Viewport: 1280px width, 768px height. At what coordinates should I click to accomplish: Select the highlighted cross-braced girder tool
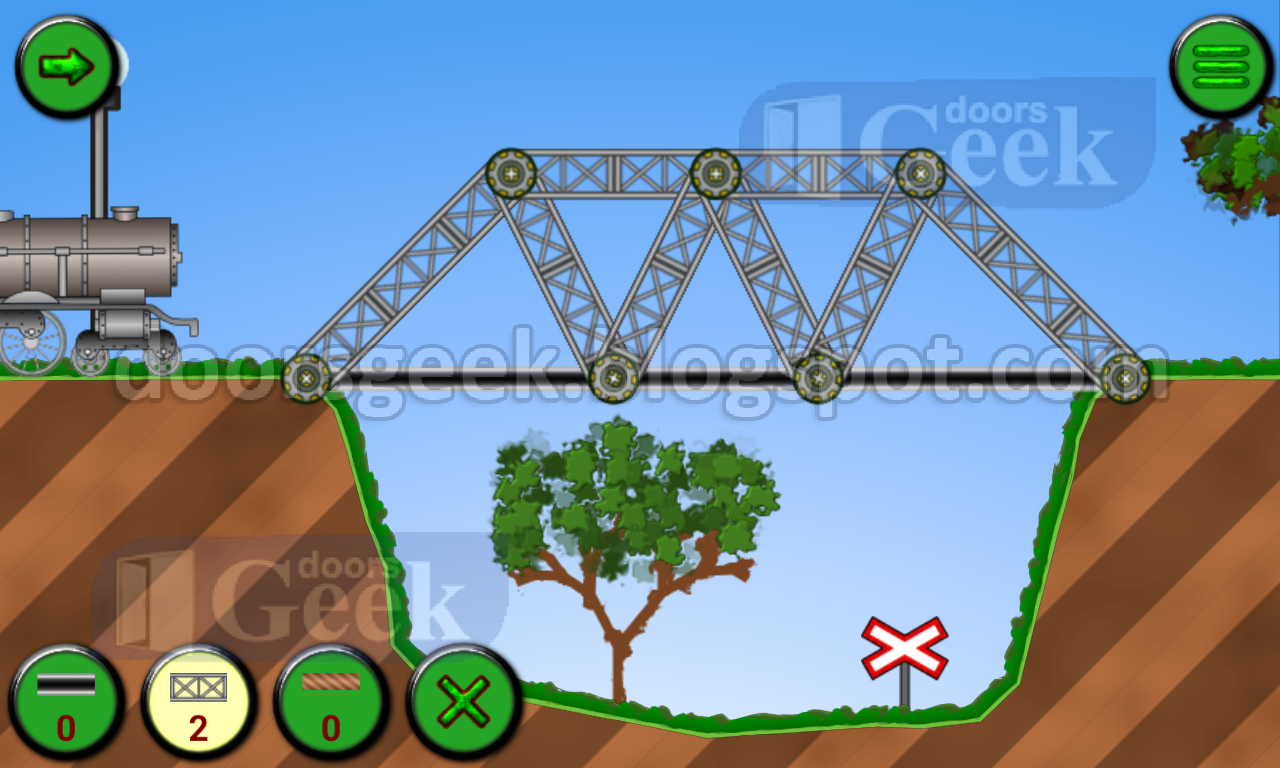(197, 702)
